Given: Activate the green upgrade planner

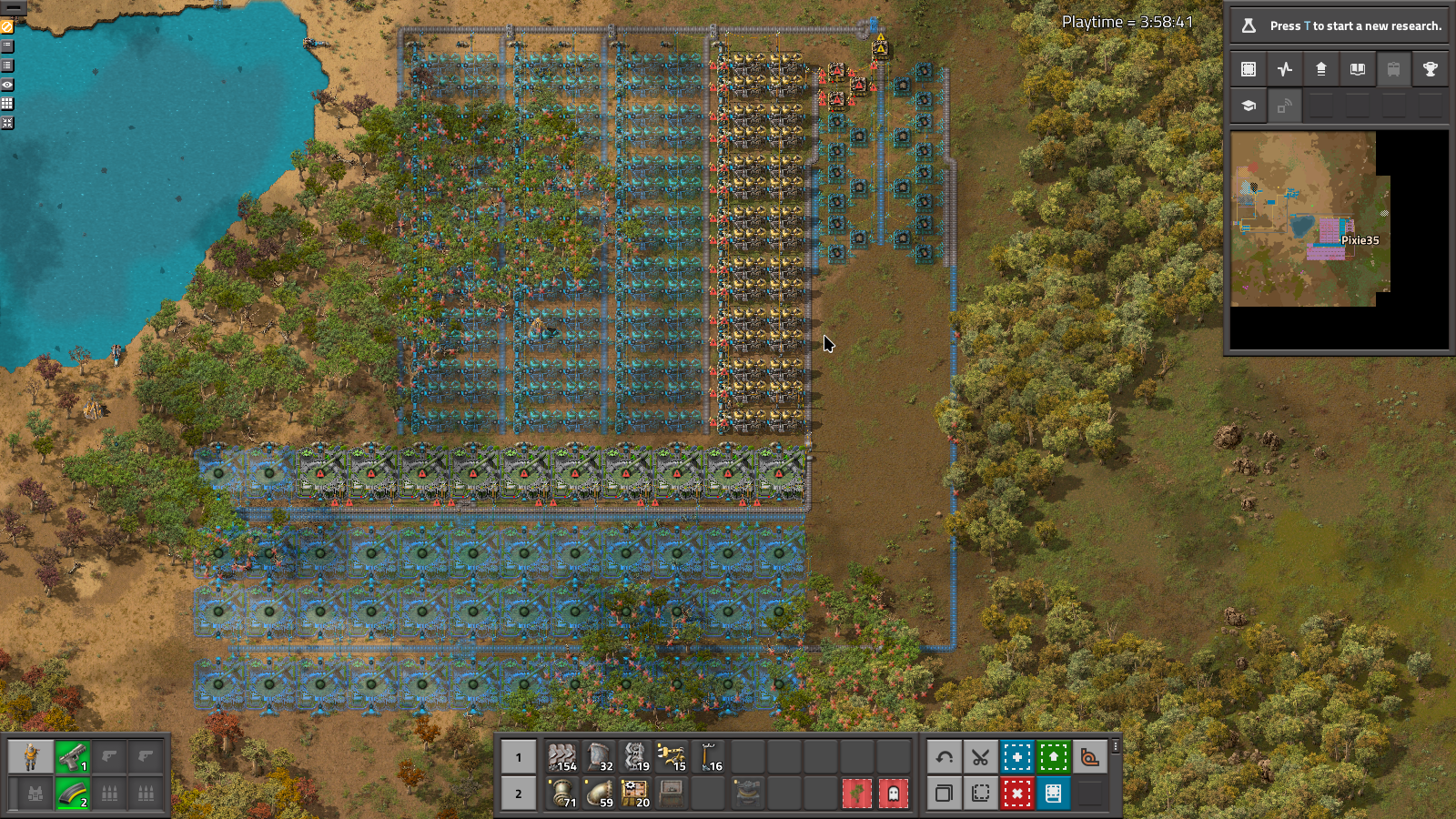Looking at the screenshot, I should pos(1053,757).
